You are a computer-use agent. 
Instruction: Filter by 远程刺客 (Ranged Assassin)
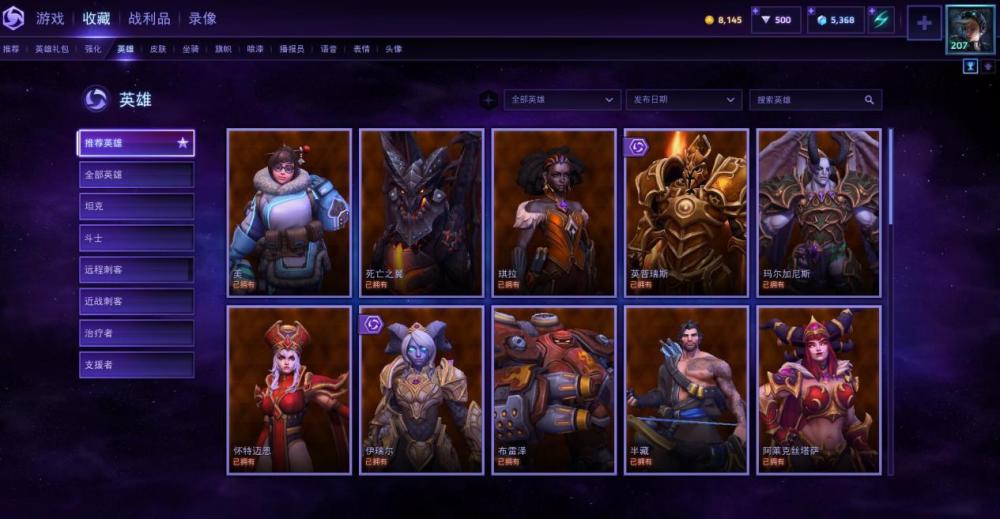click(x=136, y=269)
